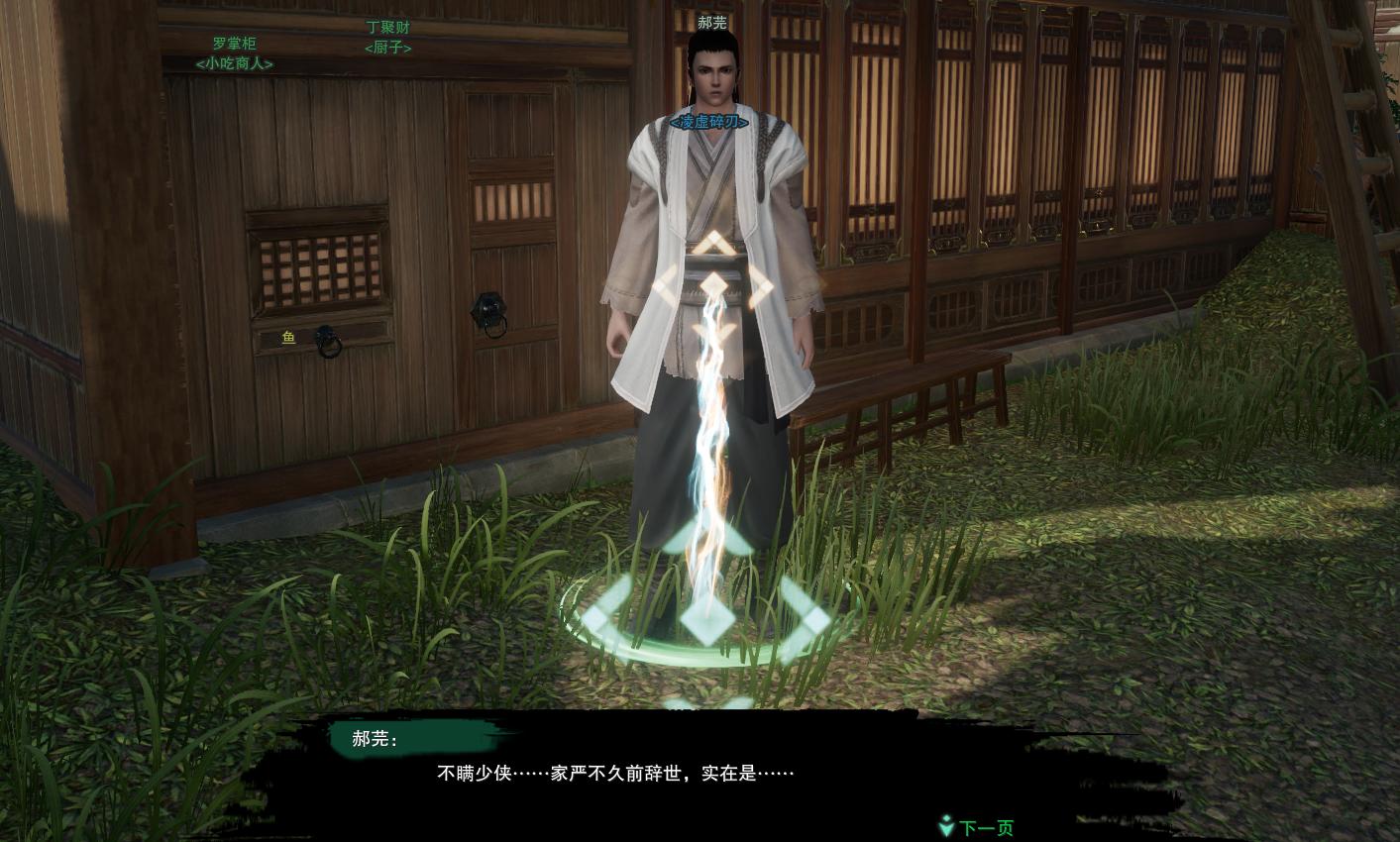Click the dialogue text to continue conversation
Viewport: 1400px width, 842px height.
pos(615,772)
